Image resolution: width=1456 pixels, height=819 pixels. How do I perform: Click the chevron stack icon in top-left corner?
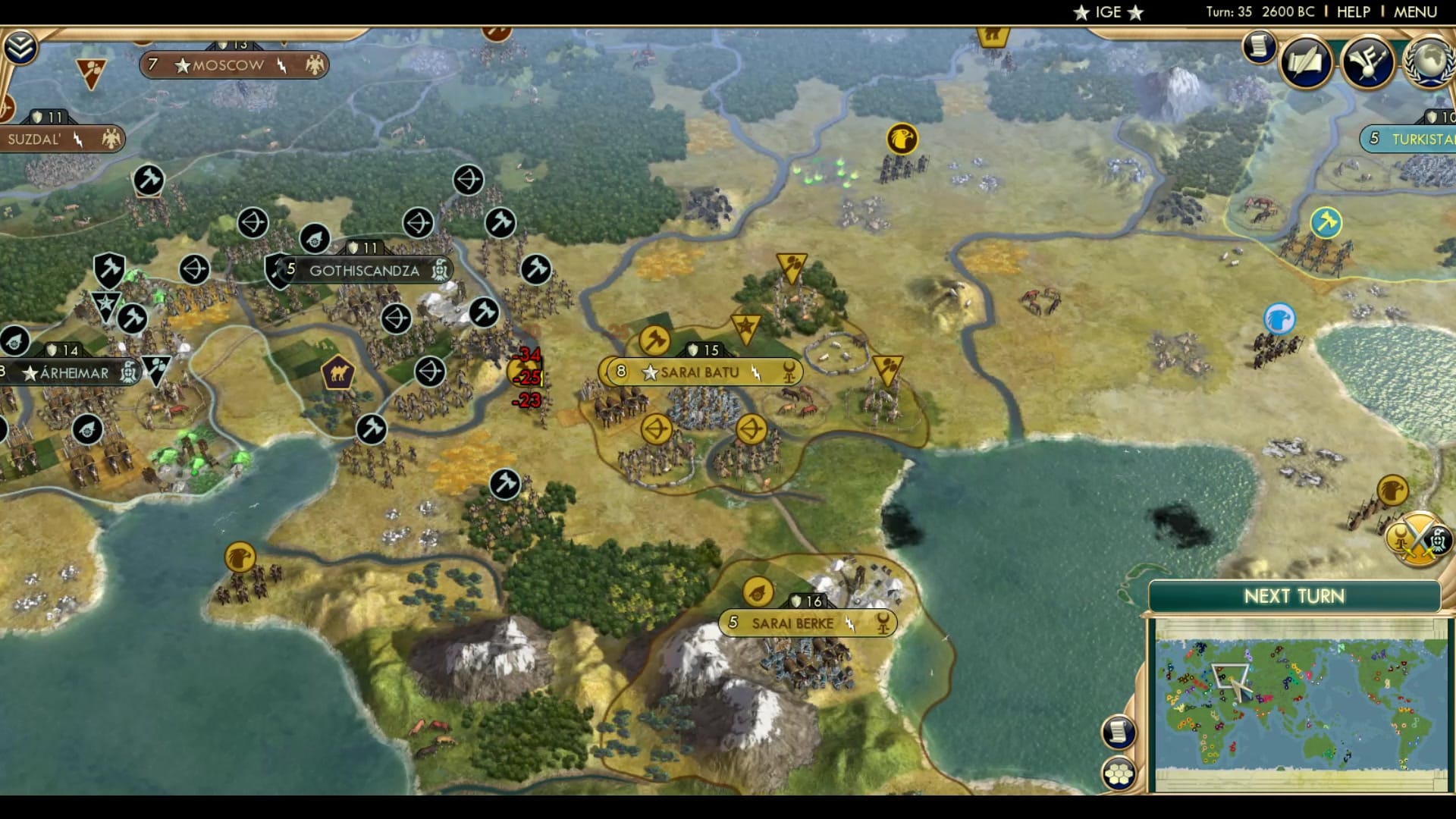pos(23,45)
